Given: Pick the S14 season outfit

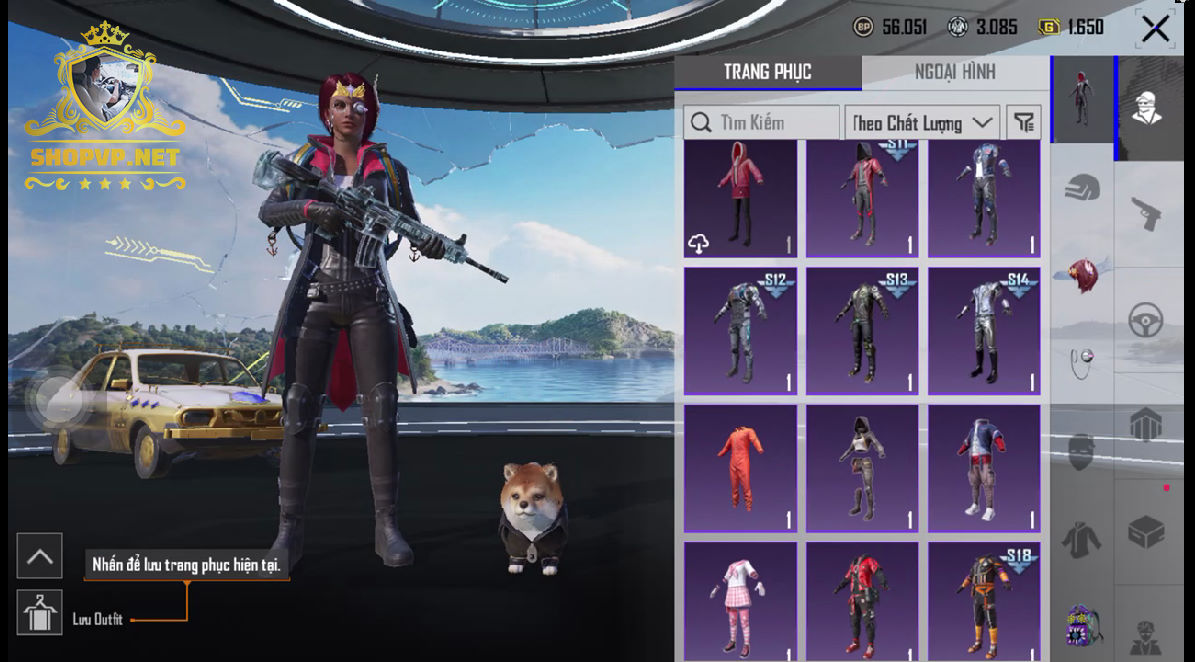Looking at the screenshot, I should point(984,331).
